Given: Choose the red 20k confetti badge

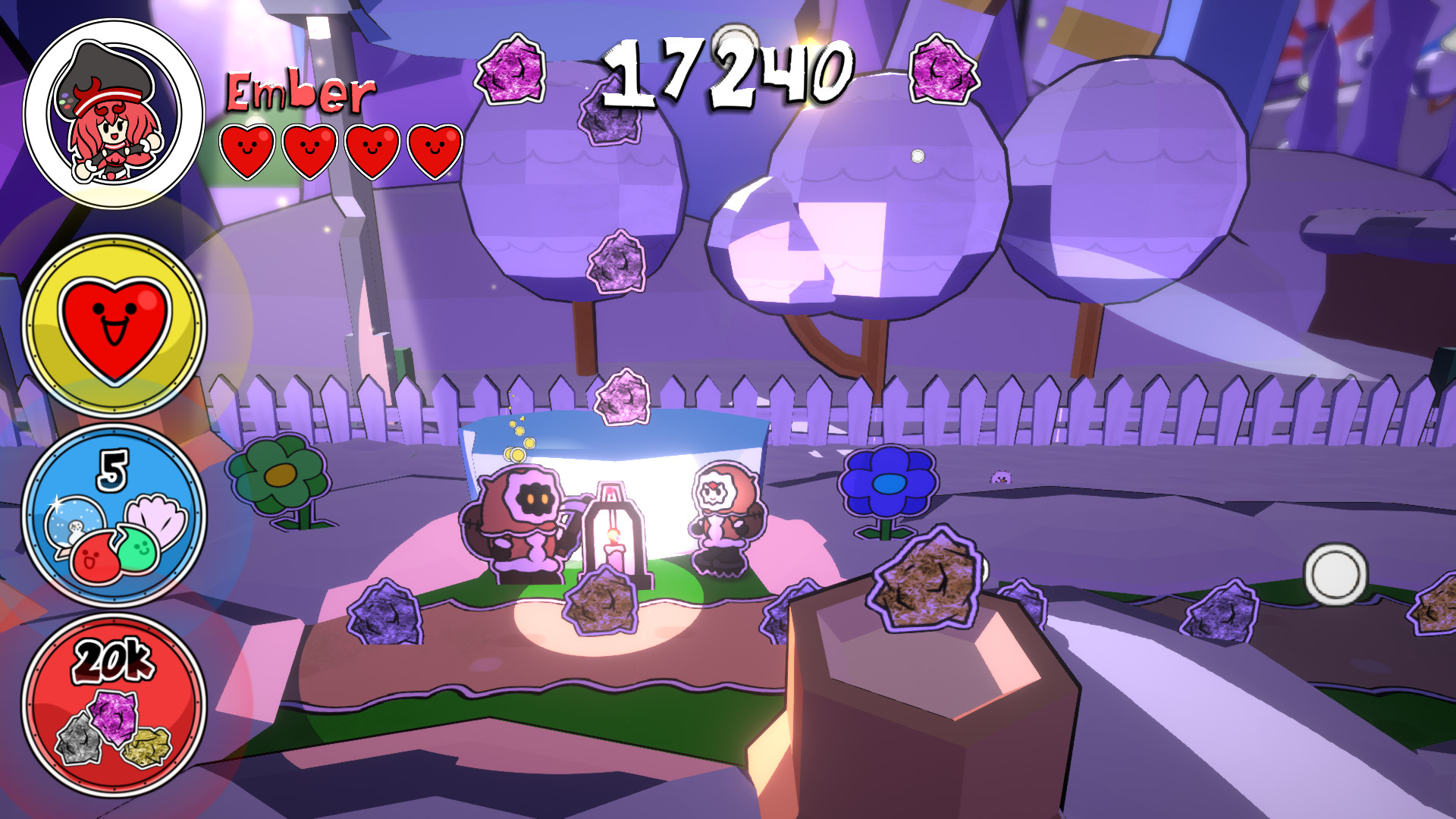Looking at the screenshot, I should (114, 705).
